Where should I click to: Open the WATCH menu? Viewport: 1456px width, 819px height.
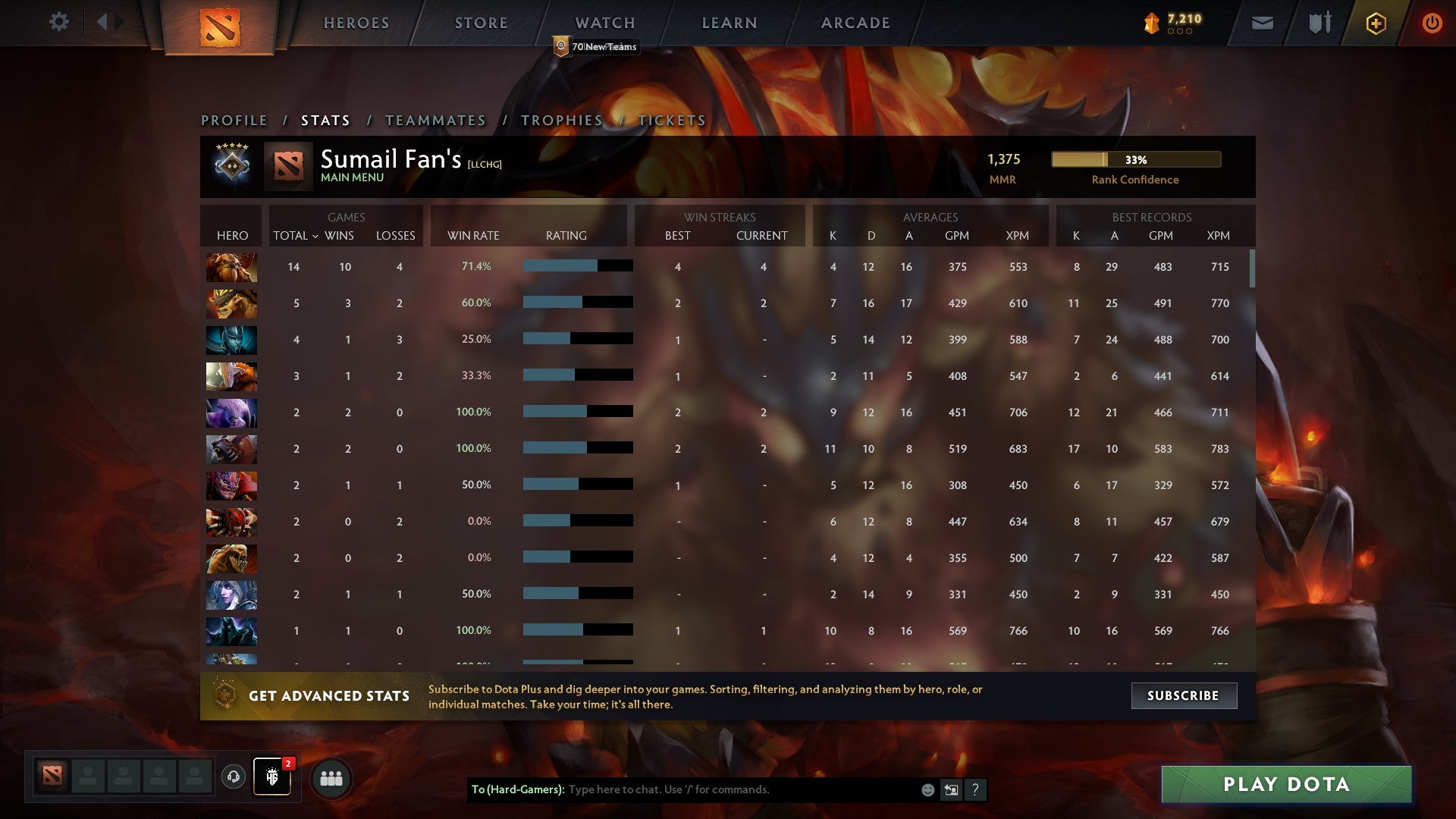tap(604, 23)
